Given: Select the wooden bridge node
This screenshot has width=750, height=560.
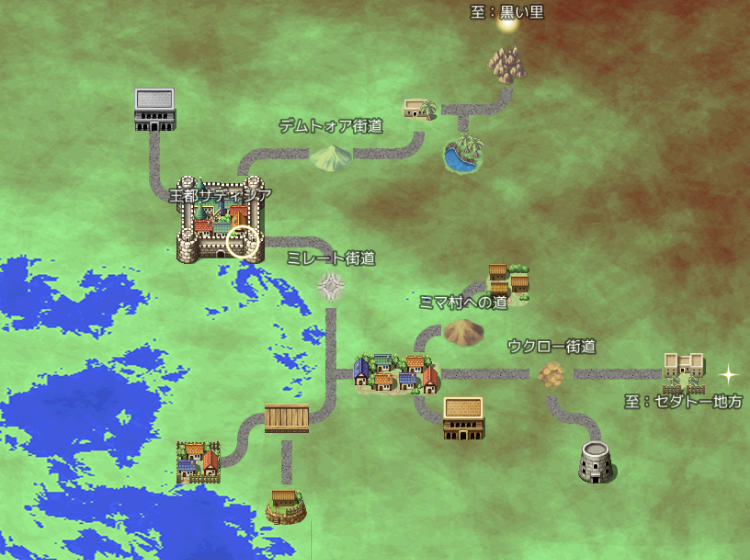Looking at the screenshot, I should click(x=287, y=418).
